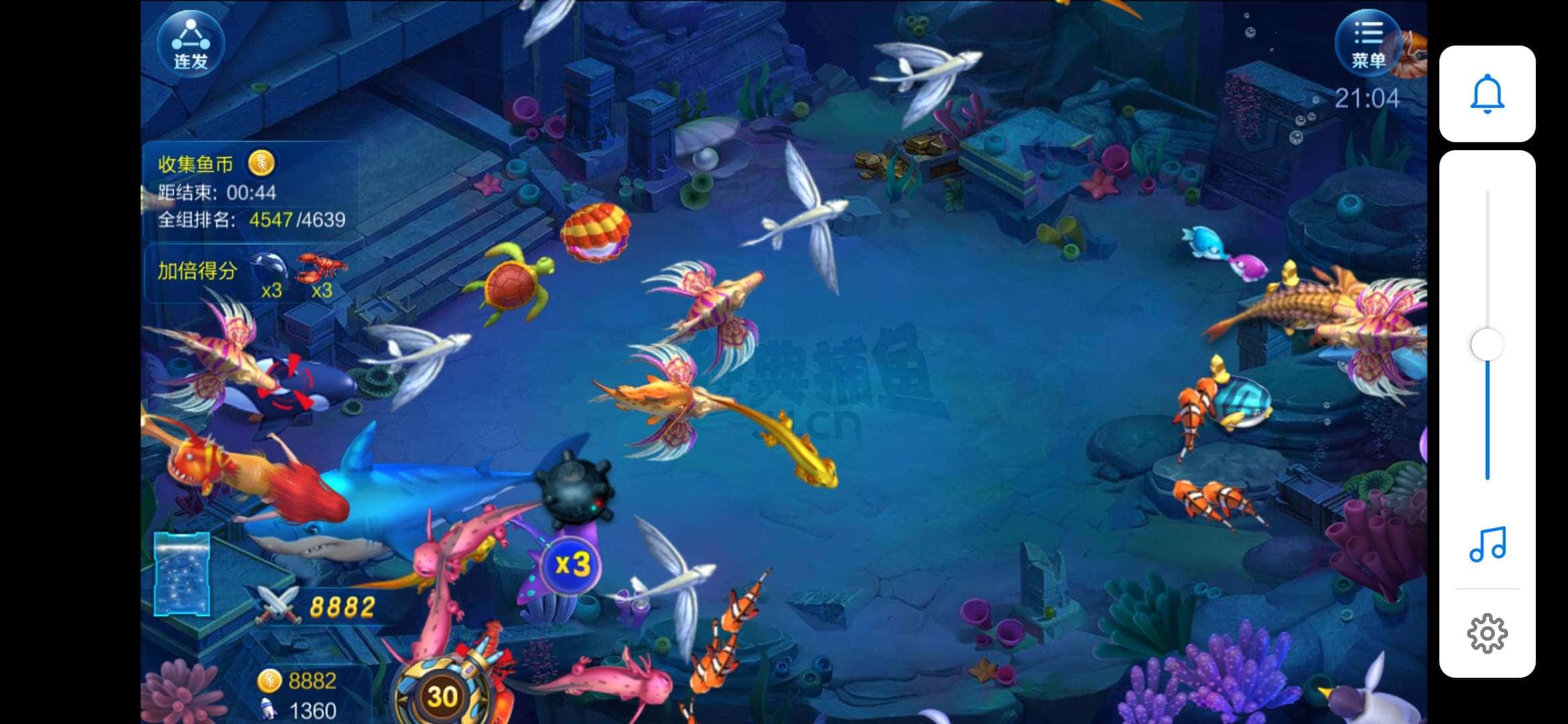
Task: Click the volume slider handle
Action: point(1487,345)
